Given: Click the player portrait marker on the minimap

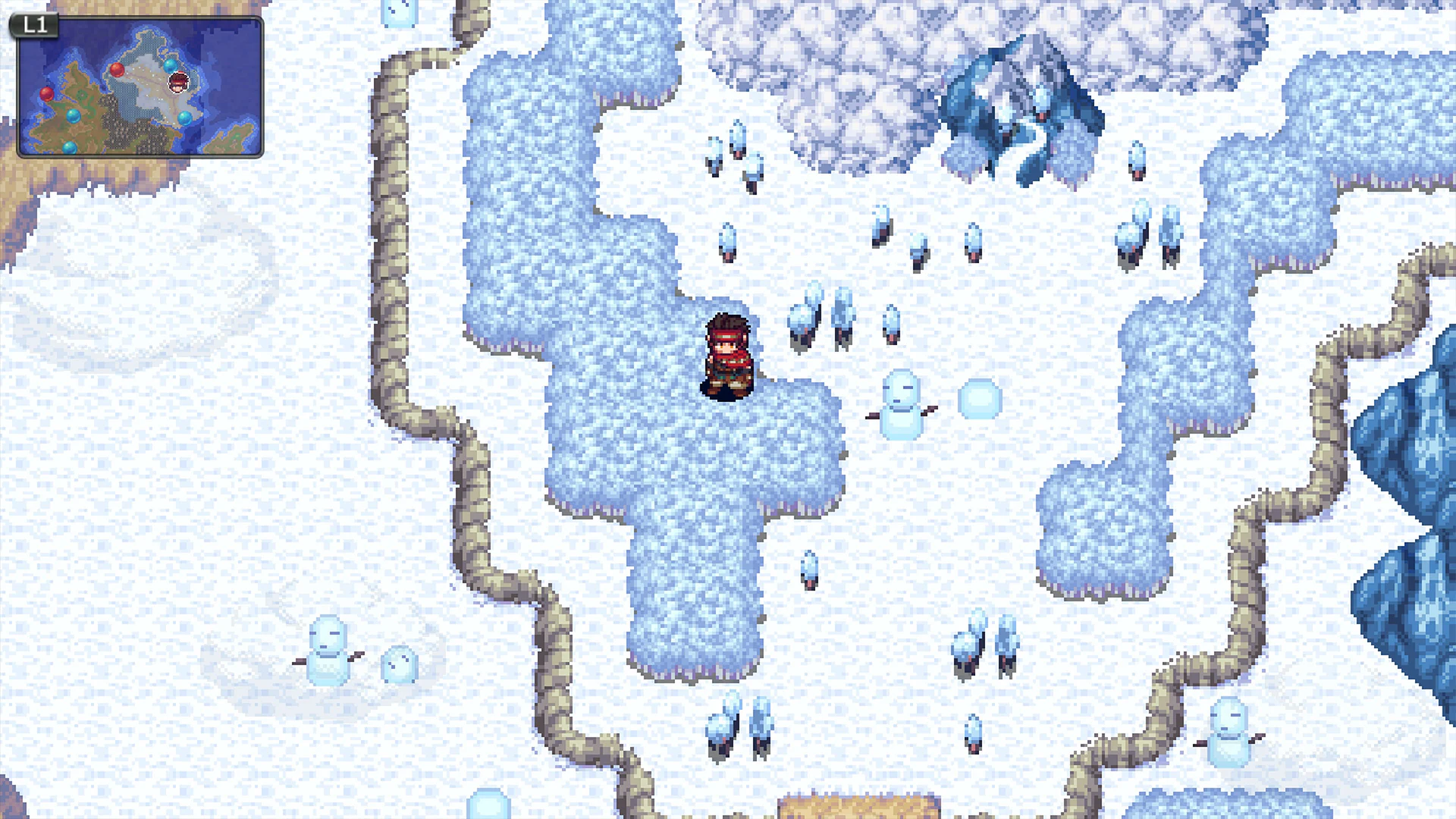Looking at the screenshot, I should pos(178,83).
